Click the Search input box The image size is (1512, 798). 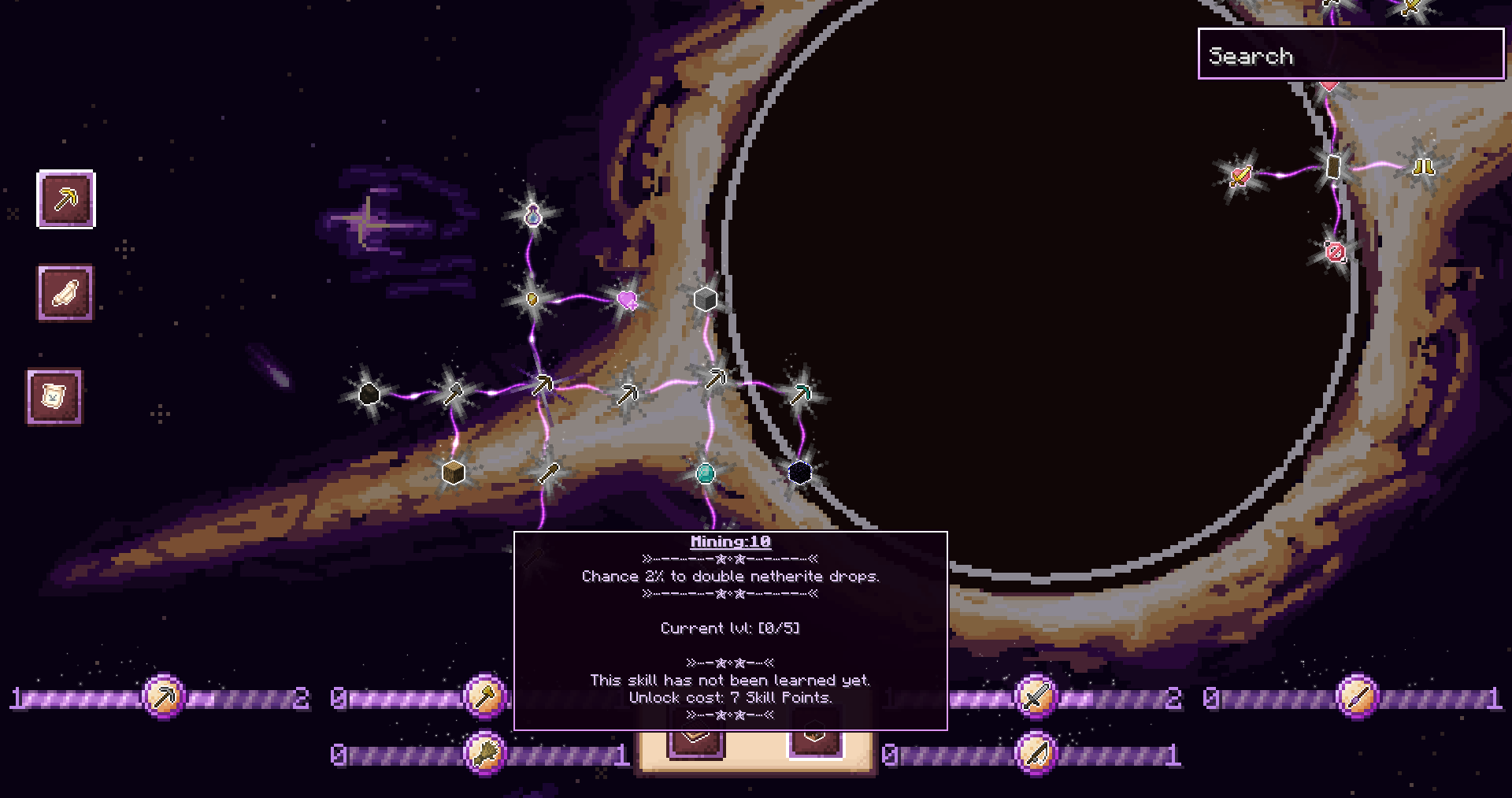point(1351,54)
